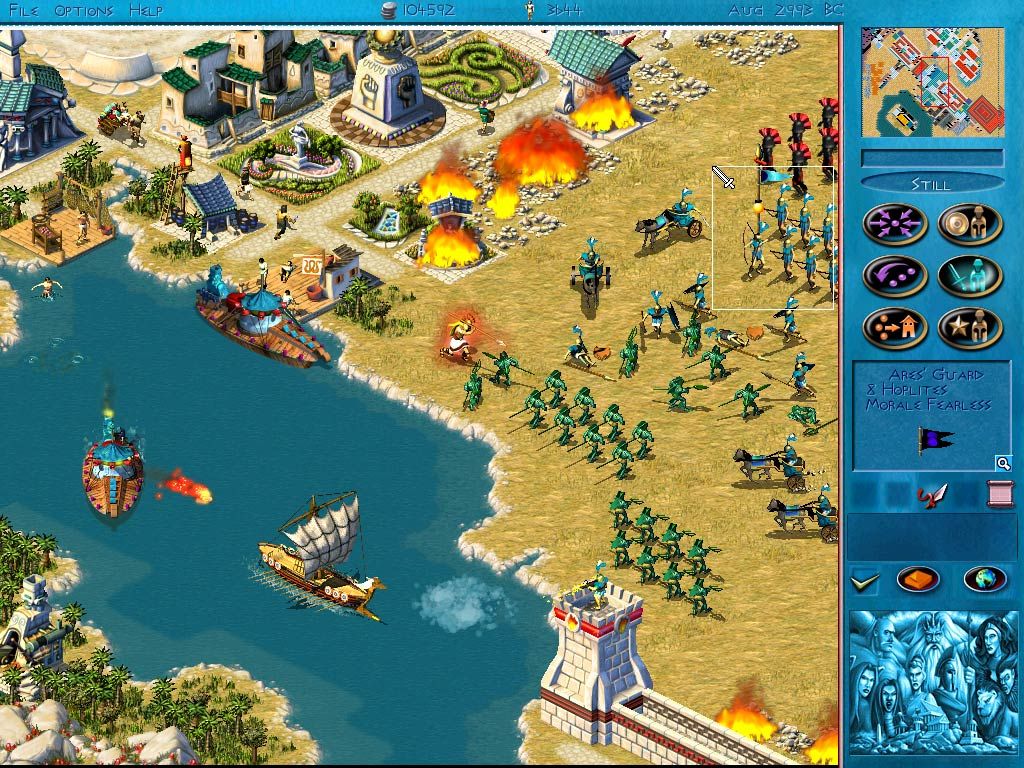Click the gold checkmark button
Image resolution: width=1024 pixels, height=768 pixels.
pos(863,579)
